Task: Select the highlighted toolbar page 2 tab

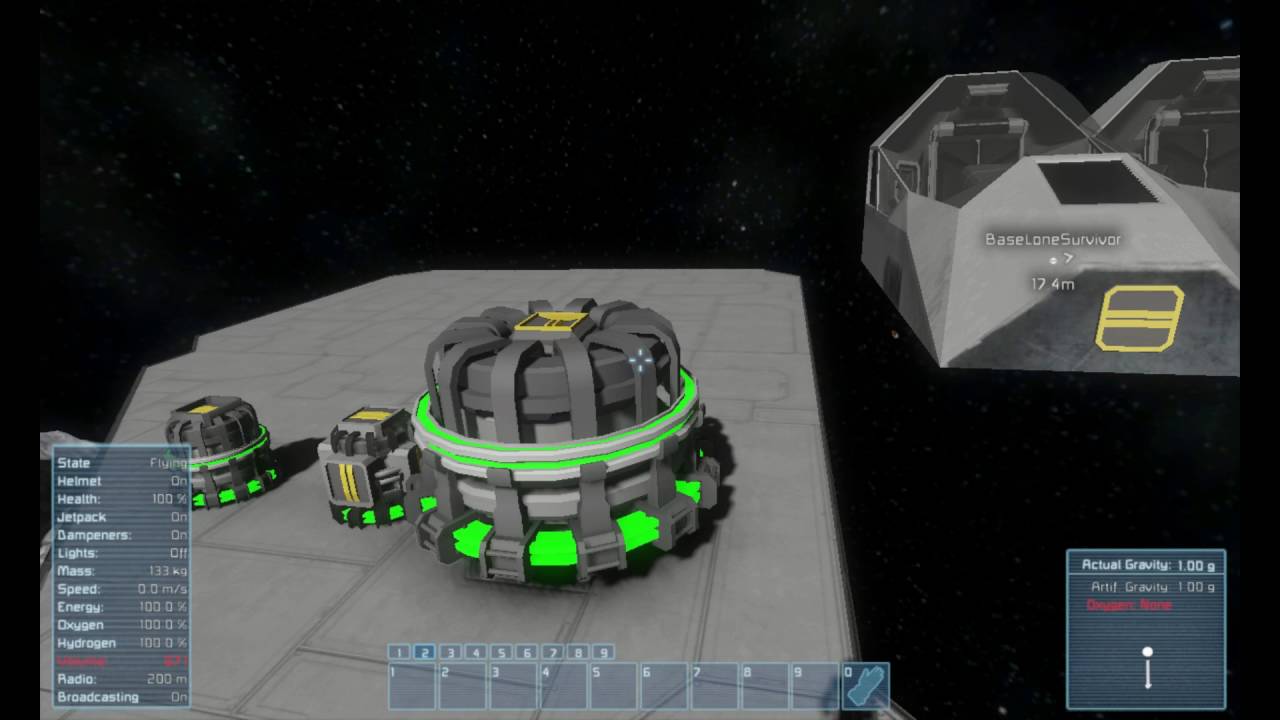Action: [x=424, y=652]
